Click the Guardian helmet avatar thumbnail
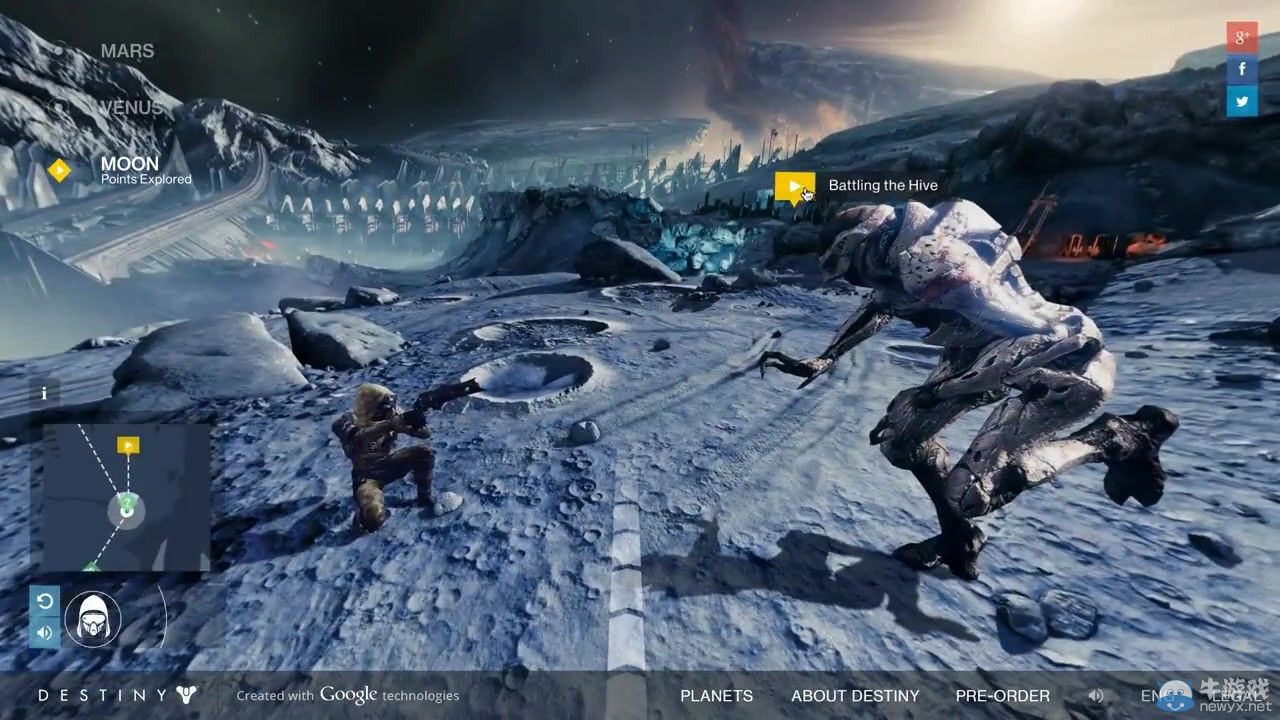Screen dimensions: 1280x720 pyautogui.click(x=93, y=618)
